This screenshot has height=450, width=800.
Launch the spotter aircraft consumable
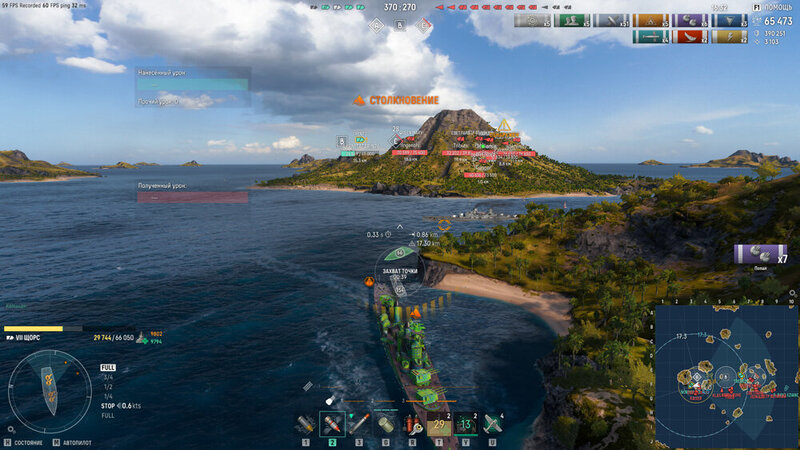[x=492, y=424]
